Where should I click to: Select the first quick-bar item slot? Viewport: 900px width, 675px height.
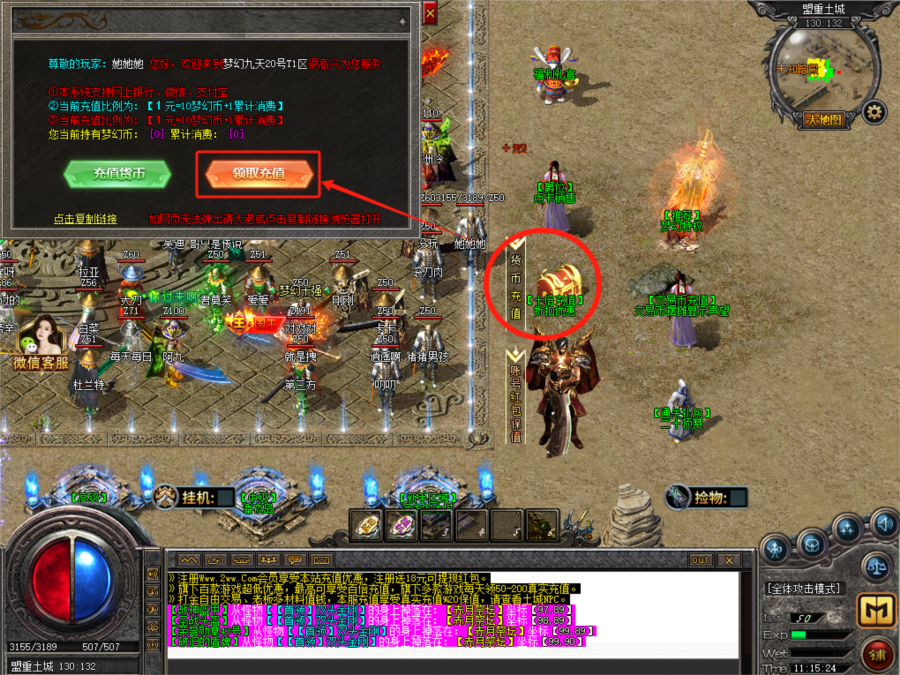[365, 523]
